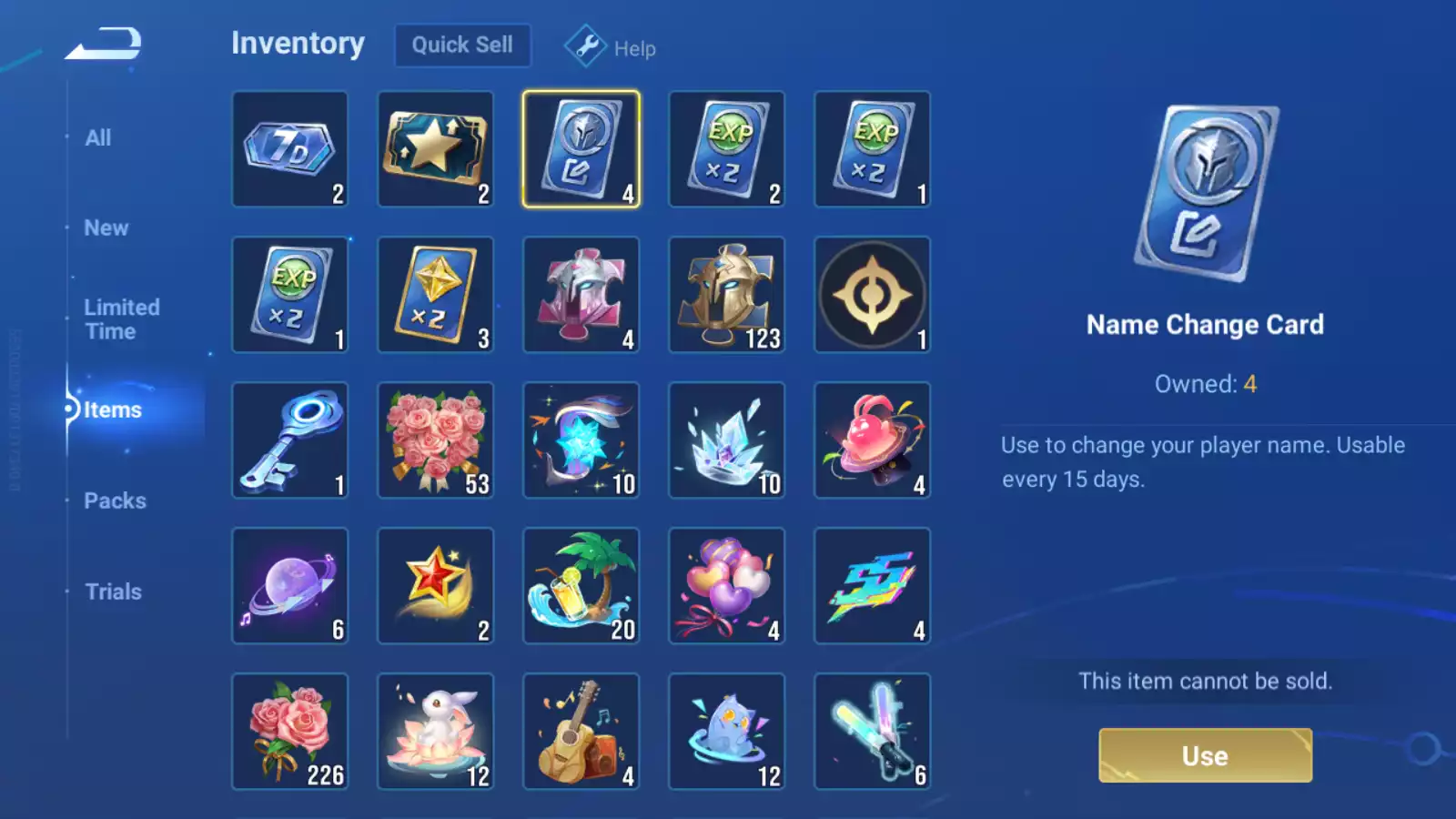The image size is (1456, 819).
Task: Select the glowstick item with 6 count
Action: pos(872,732)
